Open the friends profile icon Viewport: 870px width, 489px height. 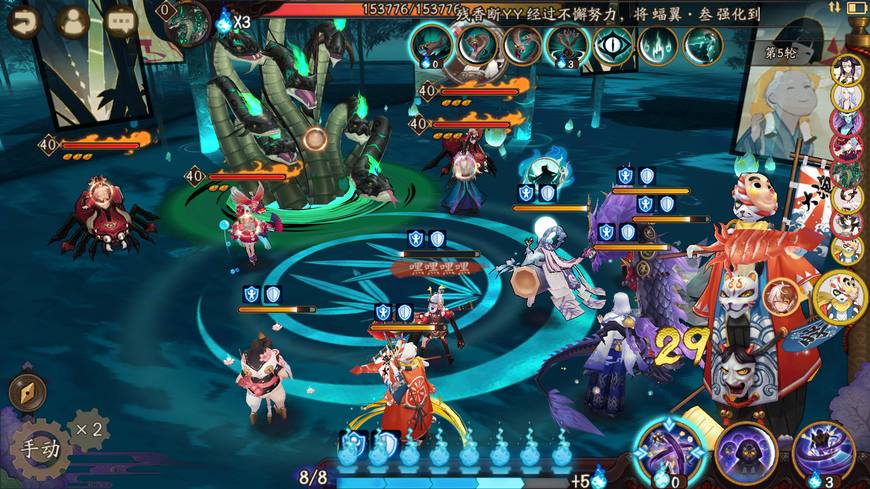(72, 20)
